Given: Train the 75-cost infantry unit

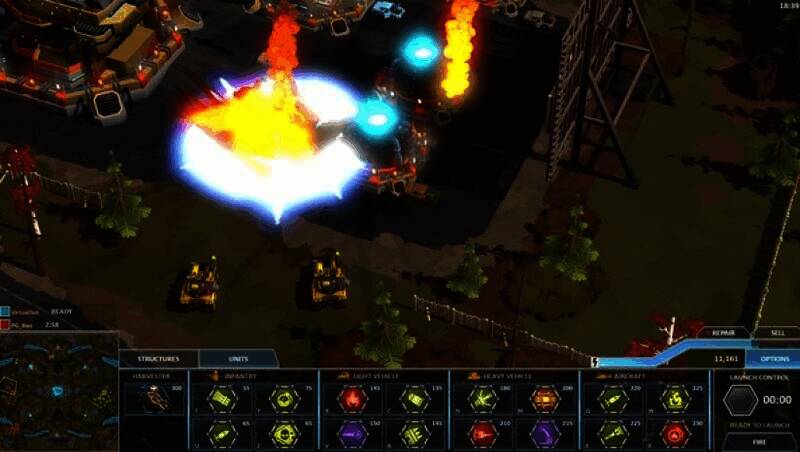Looking at the screenshot, I should click(284, 400).
